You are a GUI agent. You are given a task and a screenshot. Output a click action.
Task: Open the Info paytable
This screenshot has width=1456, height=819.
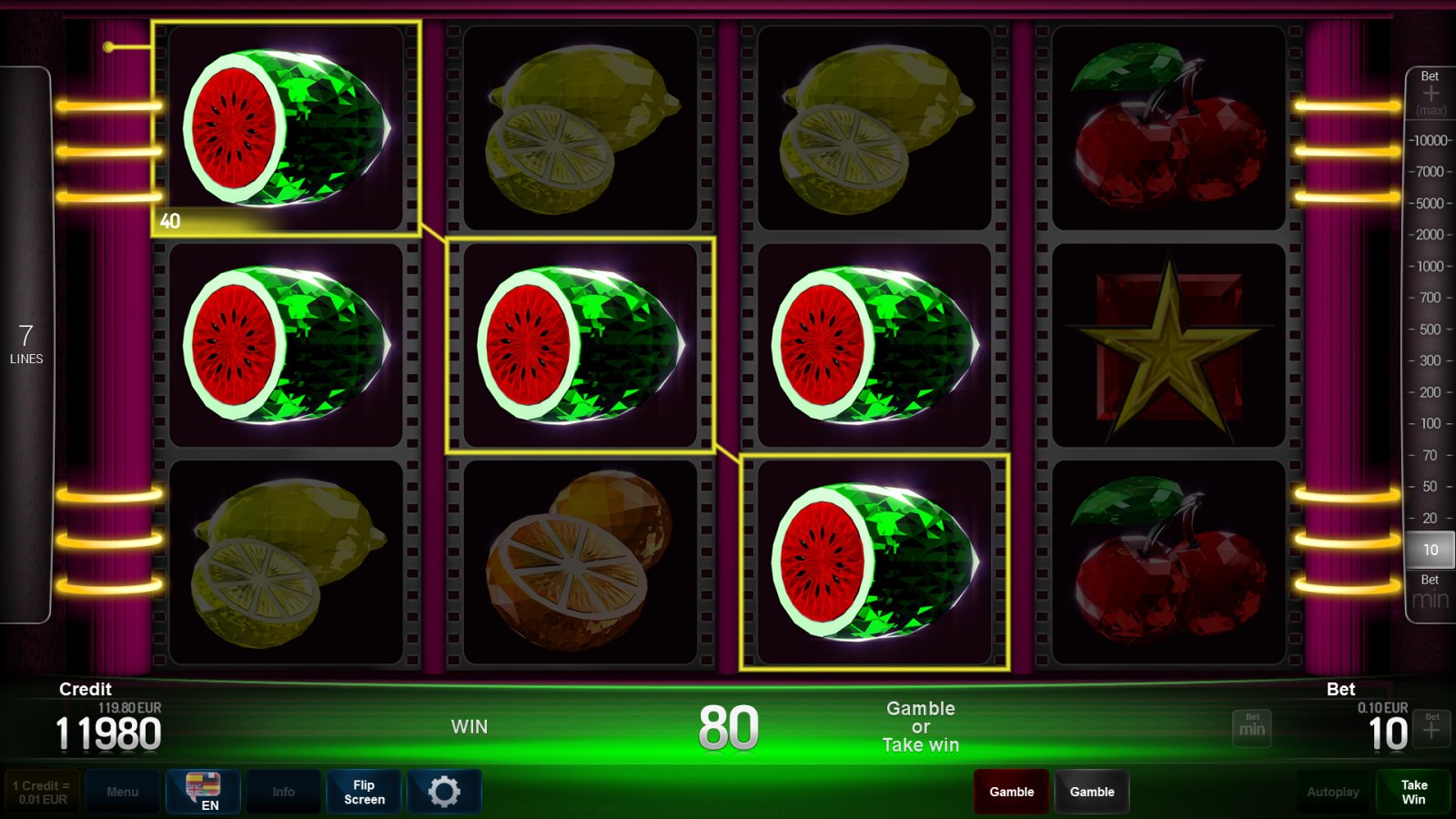click(283, 792)
